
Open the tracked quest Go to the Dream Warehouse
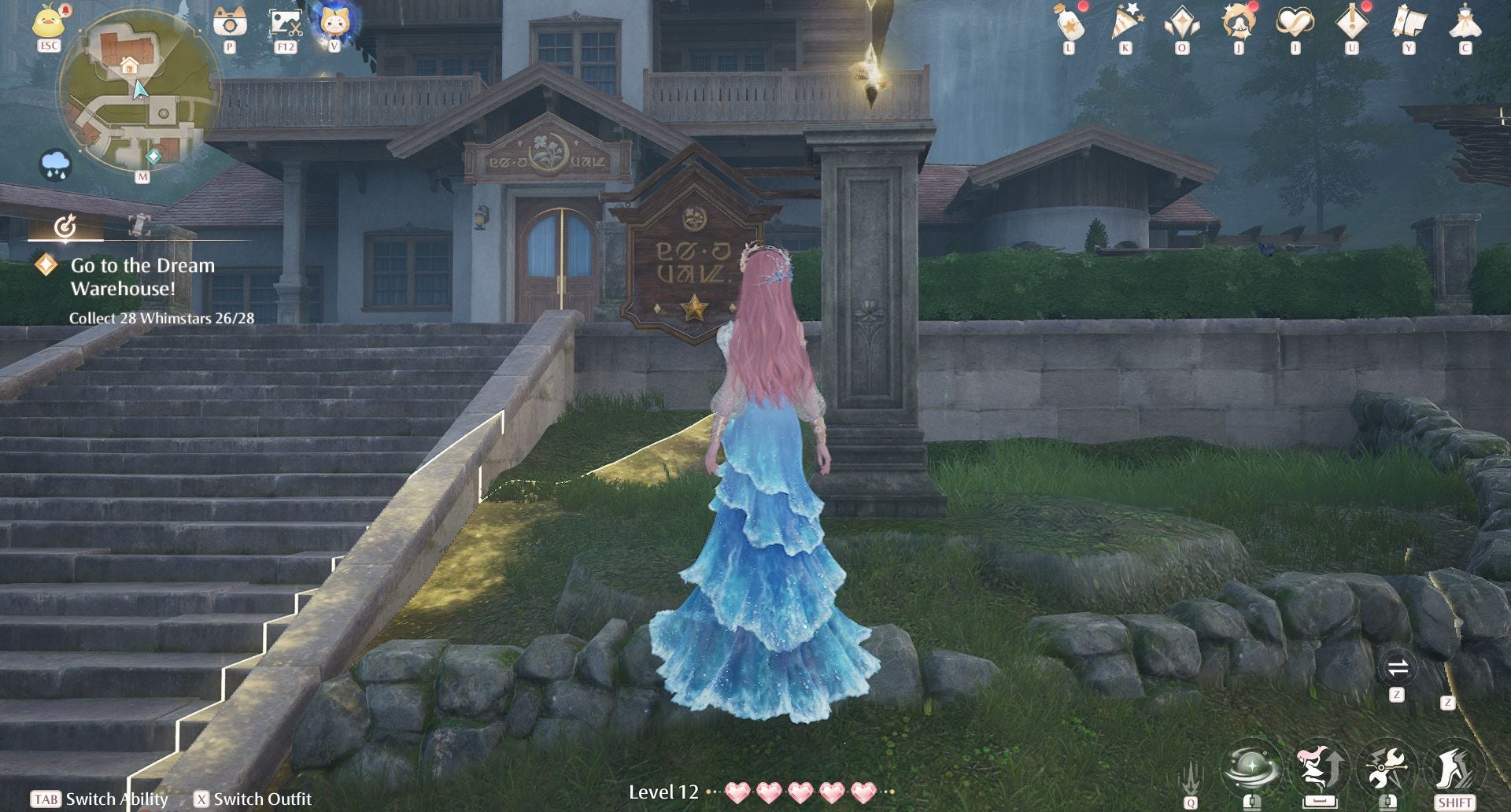[x=142, y=277]
